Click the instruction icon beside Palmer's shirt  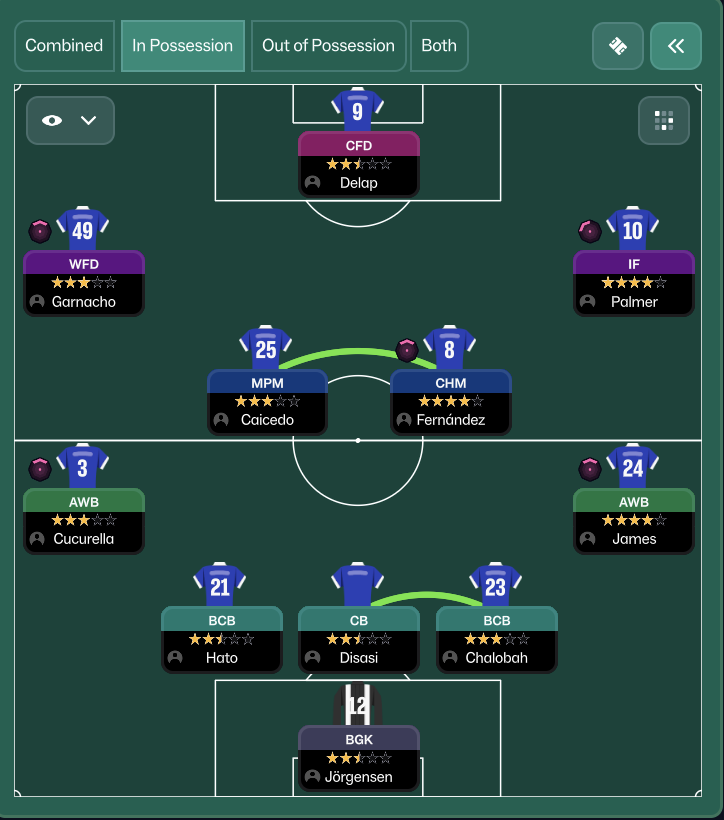590,231
